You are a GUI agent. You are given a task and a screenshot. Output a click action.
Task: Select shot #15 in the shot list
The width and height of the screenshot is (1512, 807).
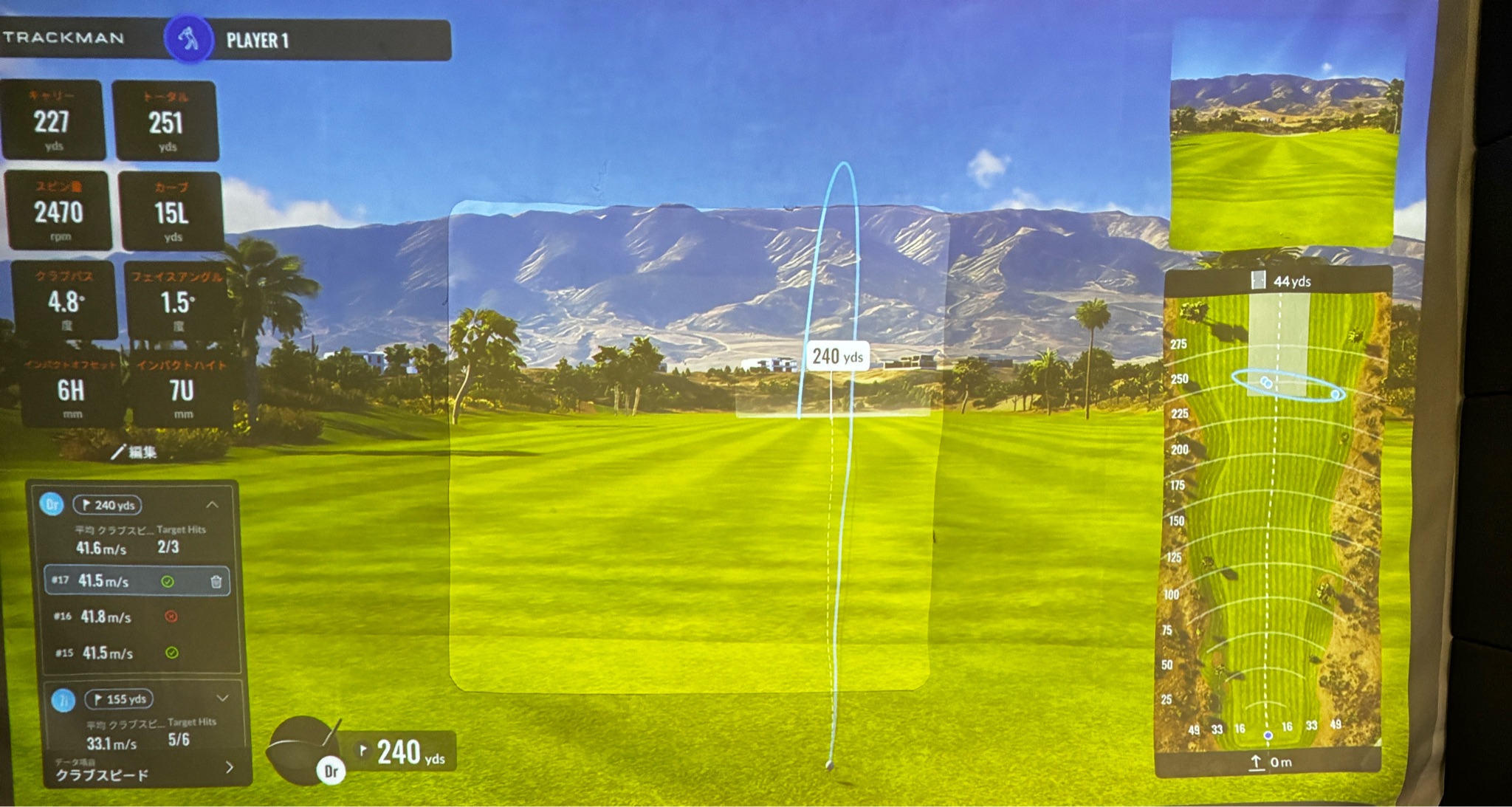(x=108, y=653)
